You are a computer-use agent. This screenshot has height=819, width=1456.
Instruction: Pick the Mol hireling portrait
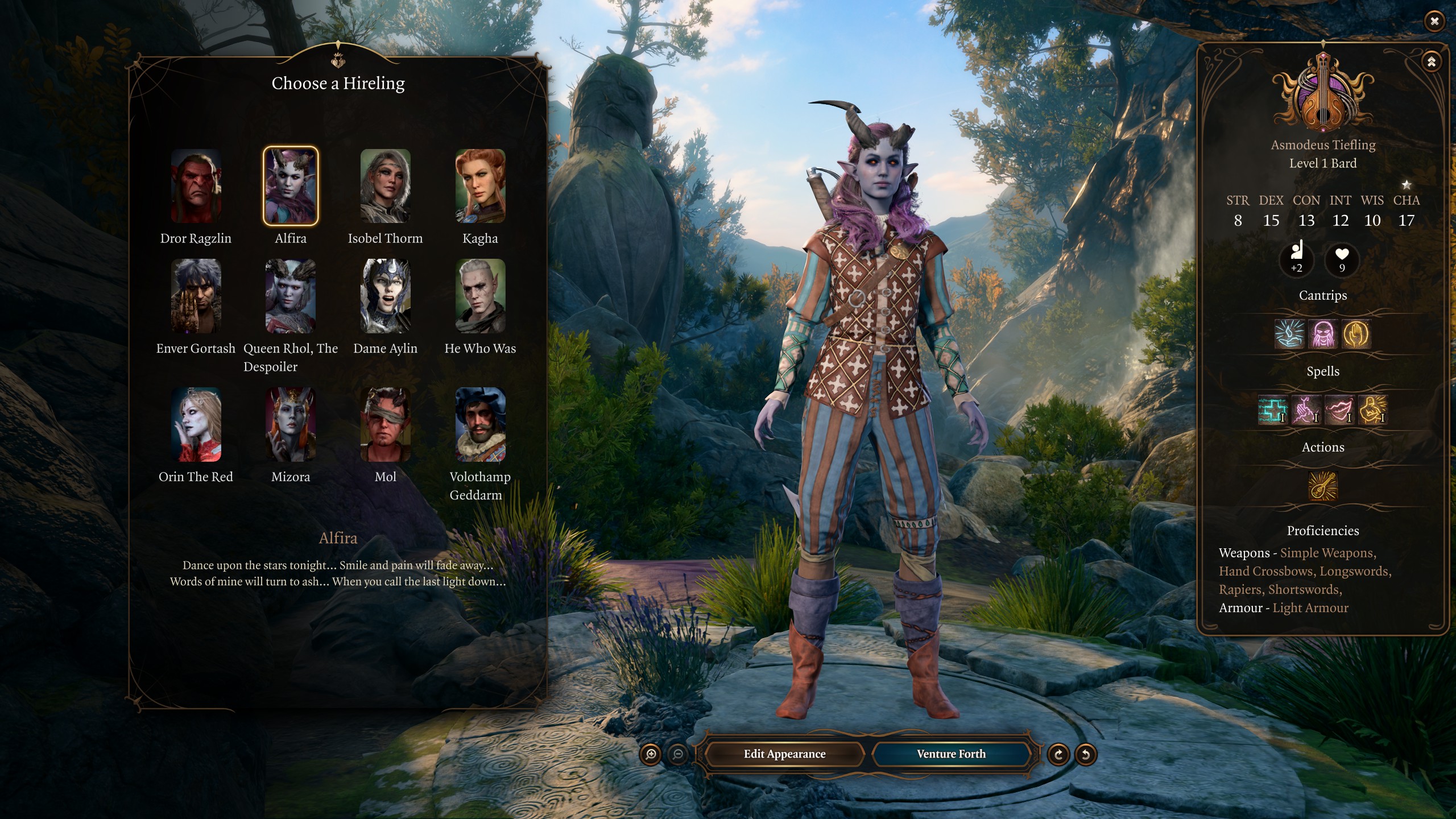pyautogui.click(x=385, y=424)
